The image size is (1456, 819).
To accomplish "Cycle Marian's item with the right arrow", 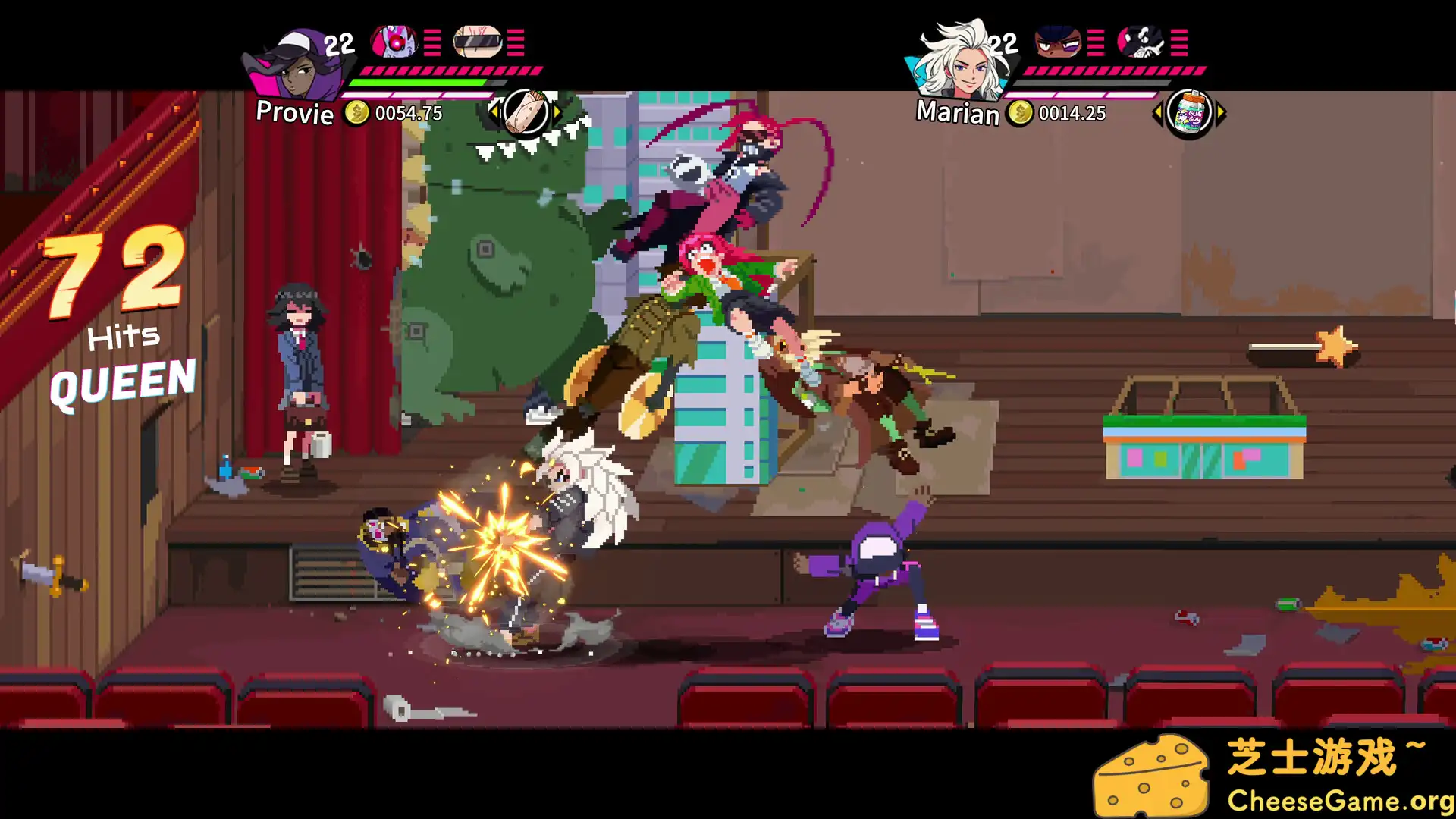I will pyautogui.click(x=1221, y=114).
